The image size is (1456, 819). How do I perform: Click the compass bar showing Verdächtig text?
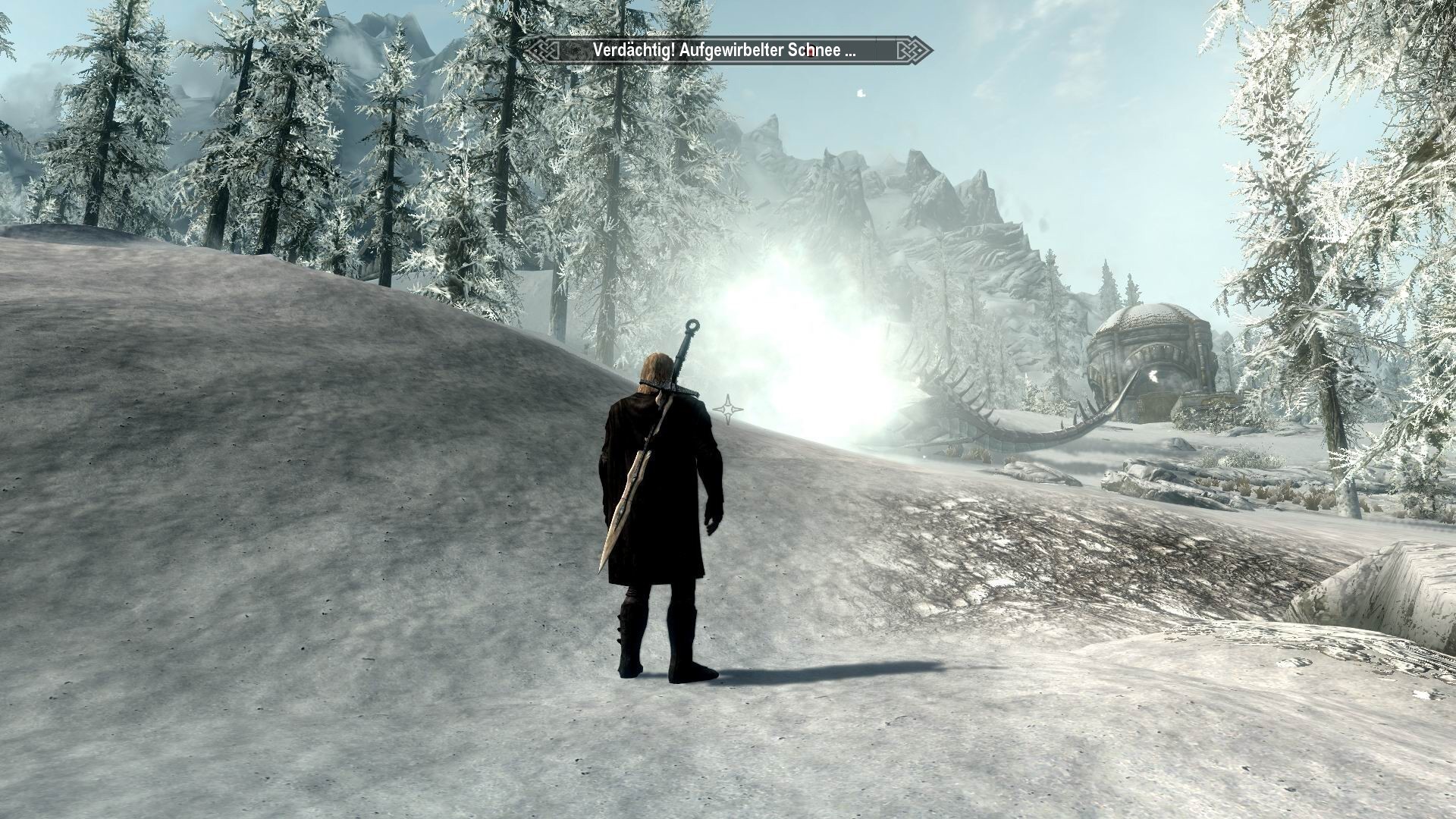click(726, 51)
